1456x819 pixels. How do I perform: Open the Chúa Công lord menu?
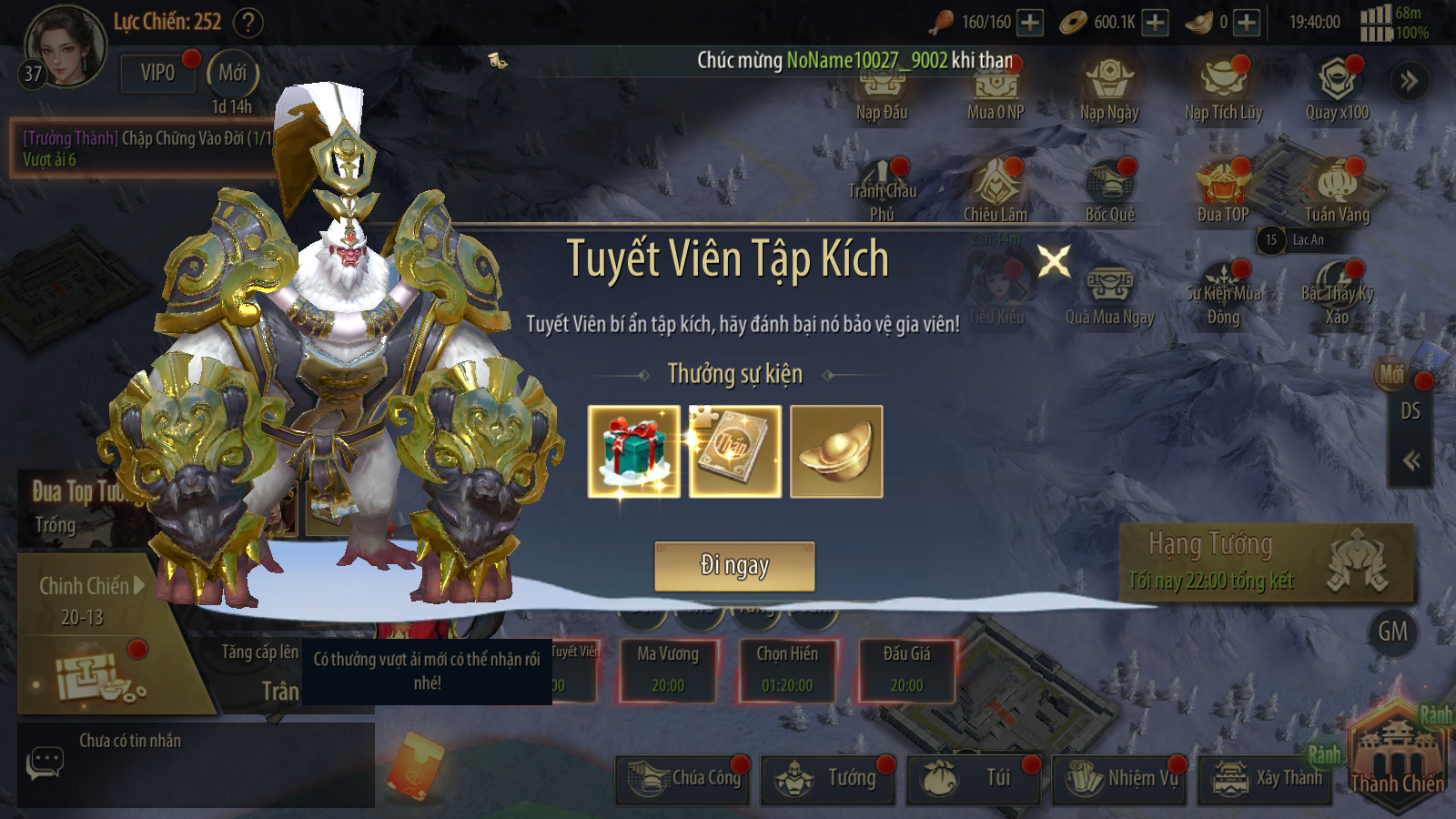pyautogui.click(x=682, y=779)
